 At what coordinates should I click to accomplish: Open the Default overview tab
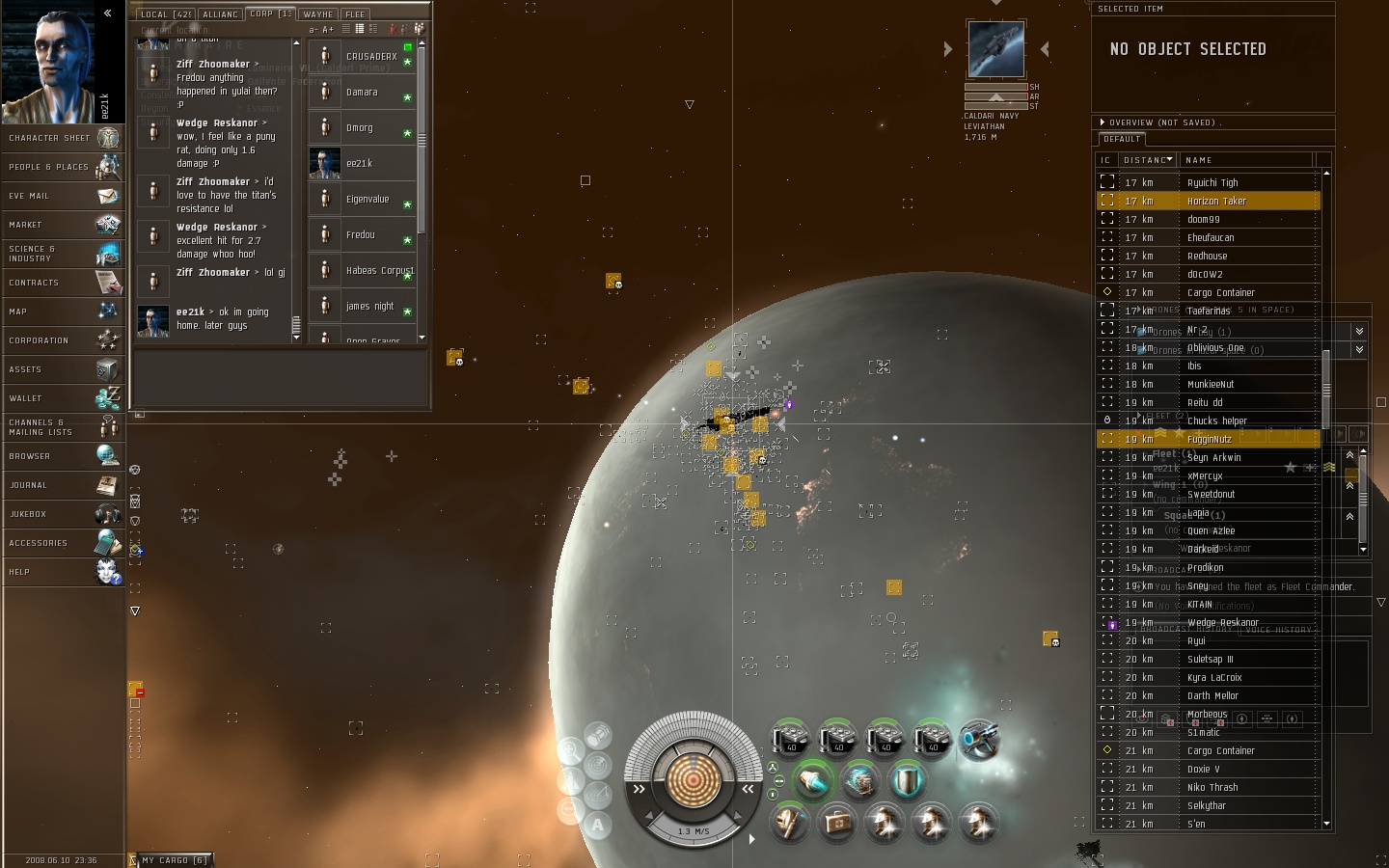coord(1122,139)
